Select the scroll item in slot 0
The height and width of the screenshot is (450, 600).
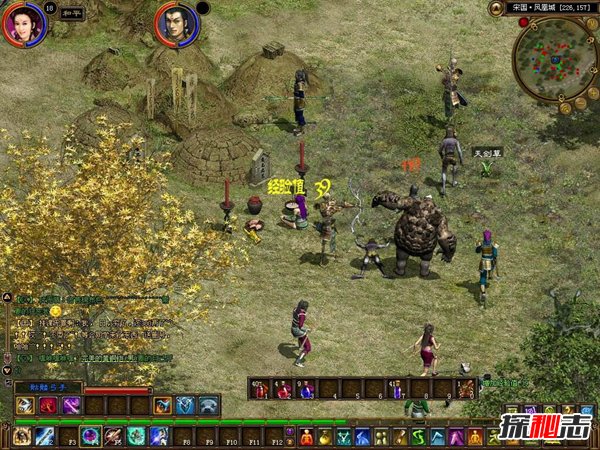tap(466, 389)
